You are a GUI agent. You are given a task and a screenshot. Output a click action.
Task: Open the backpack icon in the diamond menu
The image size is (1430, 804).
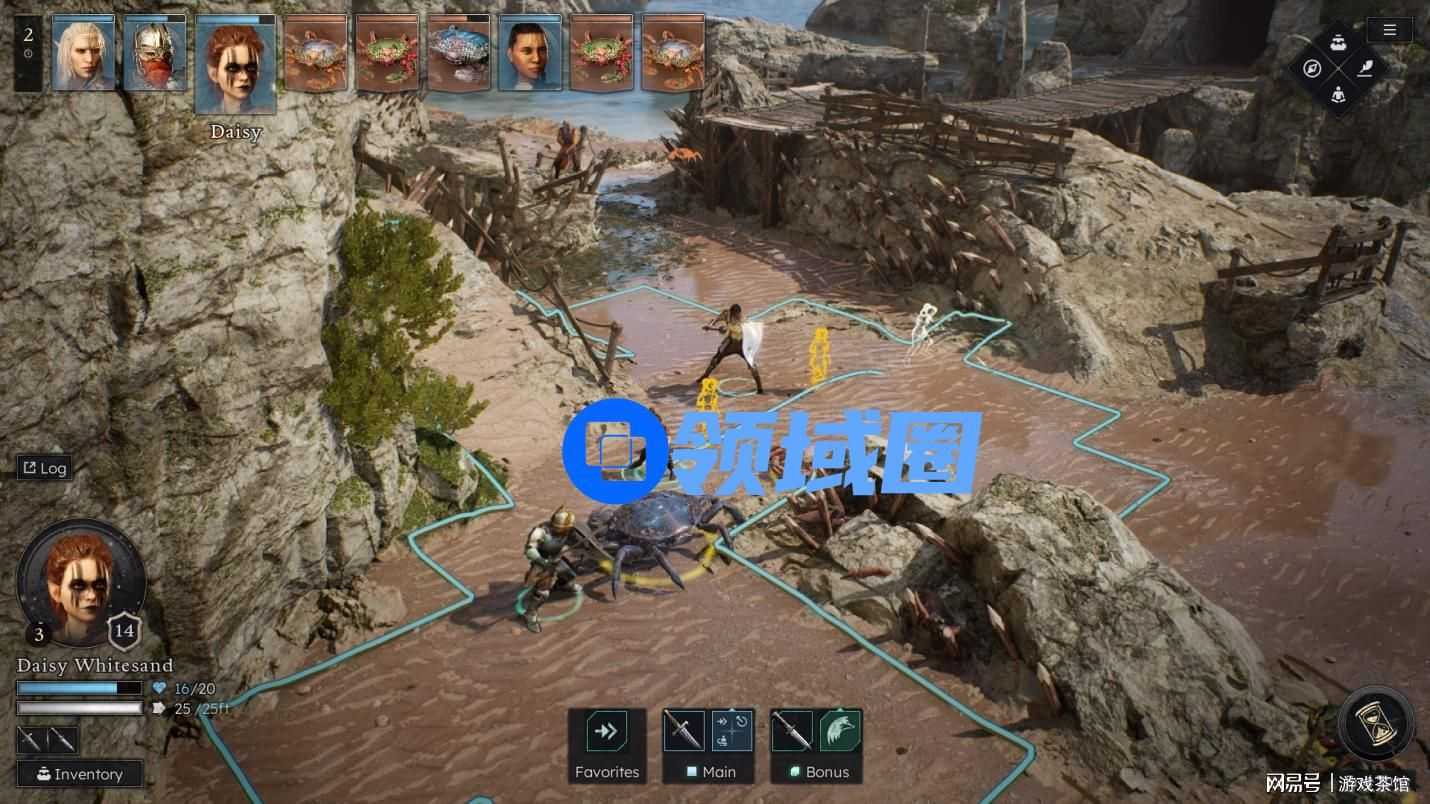pos(1339,42)
